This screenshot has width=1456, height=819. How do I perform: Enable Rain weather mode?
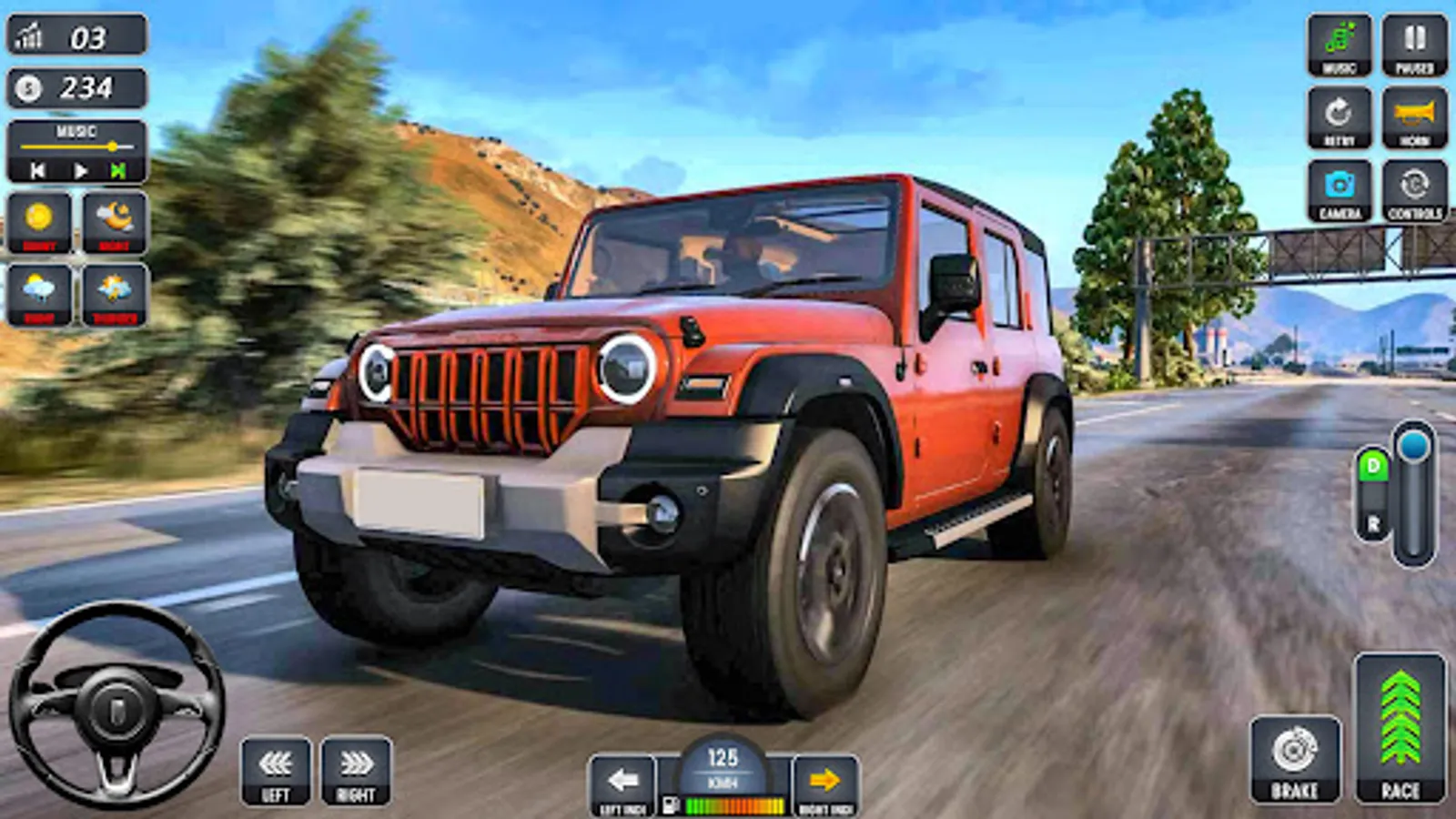(x=38, y=291)
